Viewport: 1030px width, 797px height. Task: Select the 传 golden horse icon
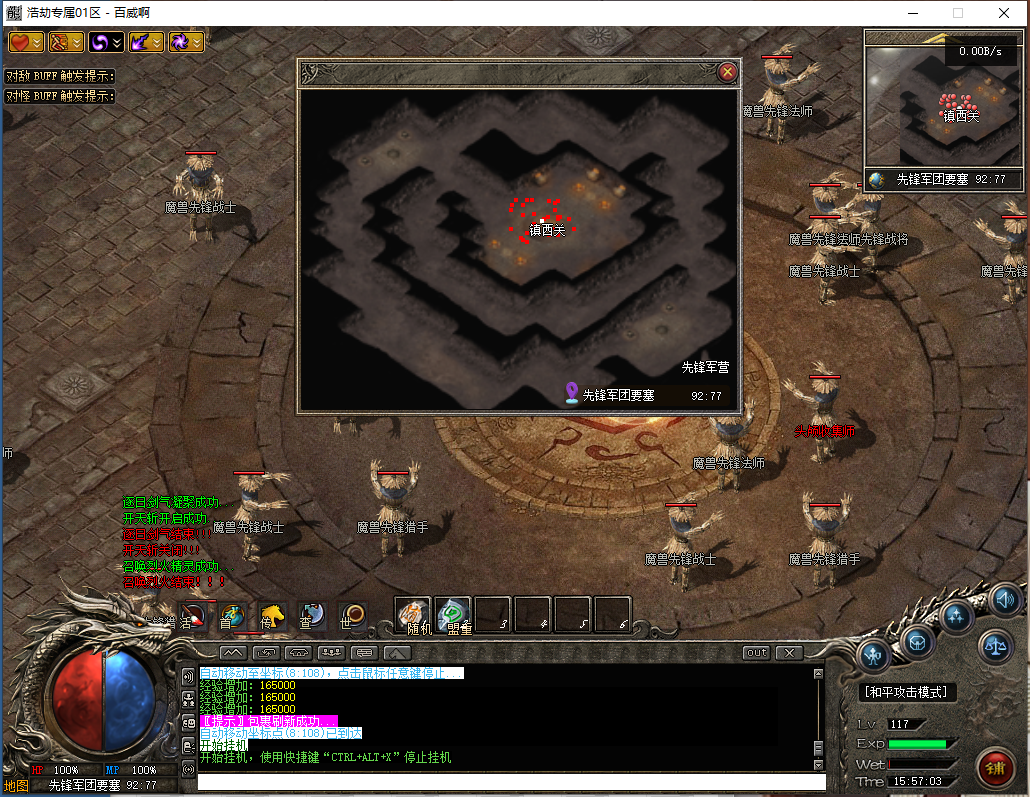pyautogui.click(x=272, y=615)
